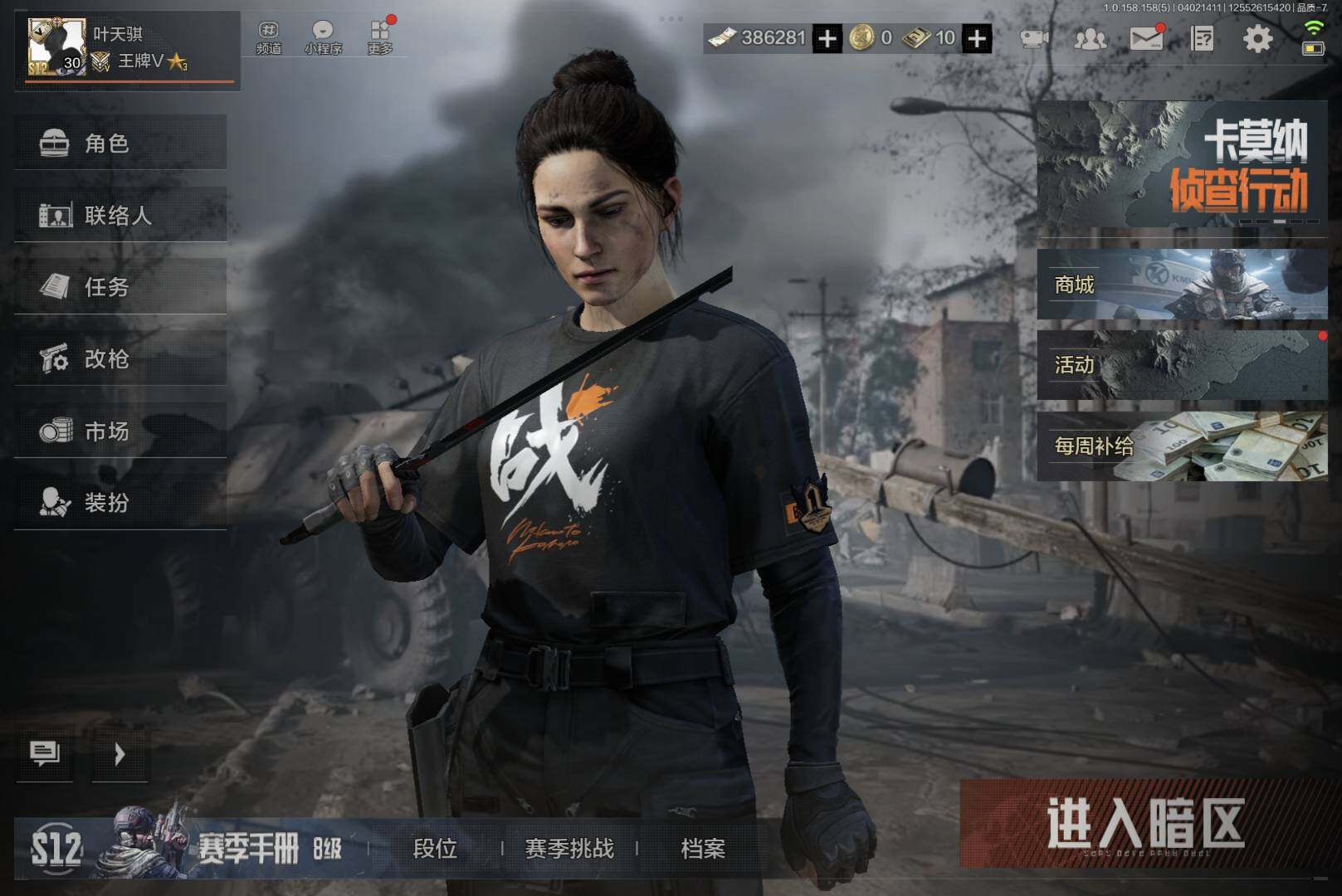Click the 进入暗区 start button
The width and height of the screenshot is (1342, 896).
pos(1145,824)
